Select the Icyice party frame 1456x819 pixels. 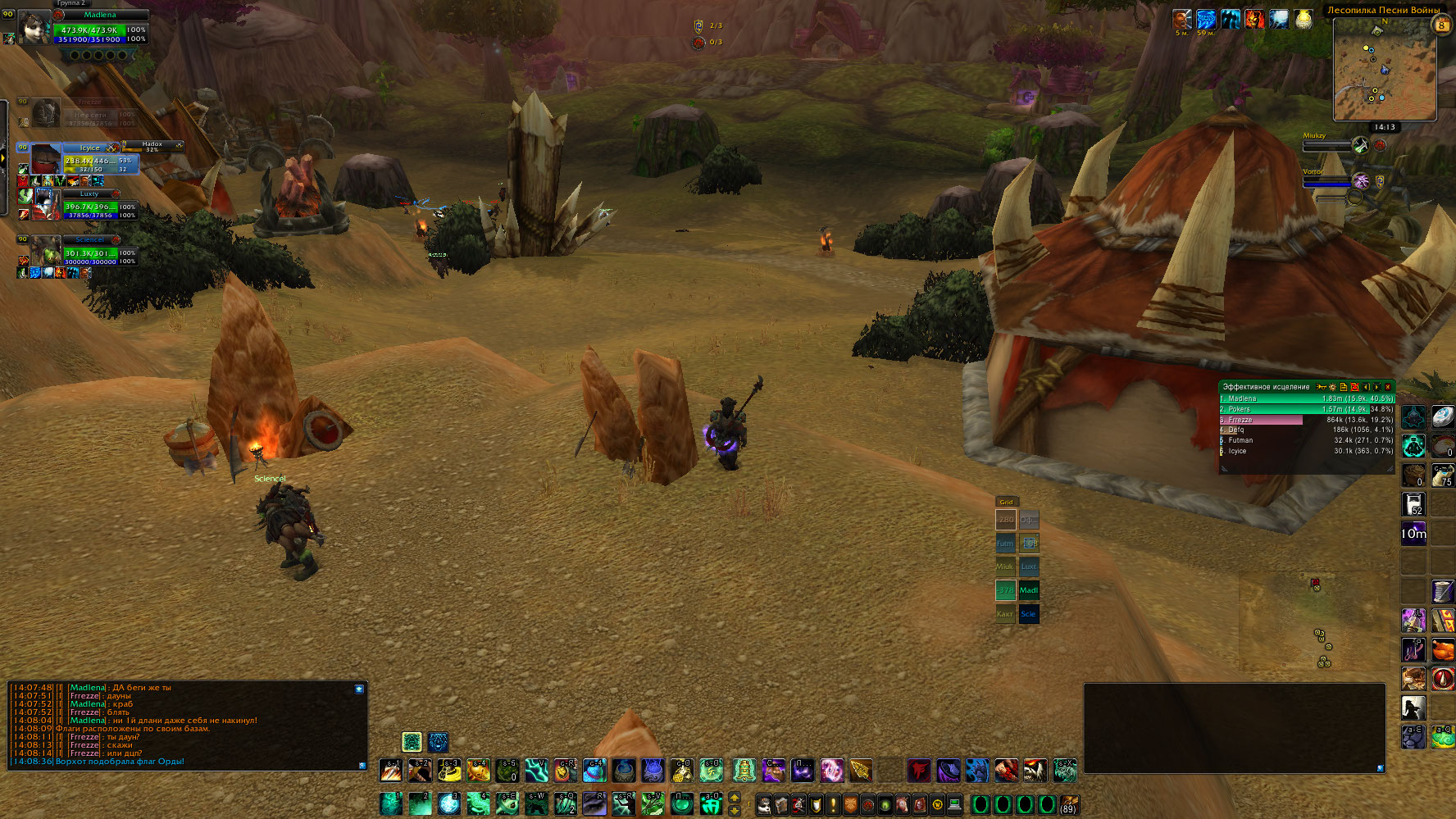tap(98, 159)
